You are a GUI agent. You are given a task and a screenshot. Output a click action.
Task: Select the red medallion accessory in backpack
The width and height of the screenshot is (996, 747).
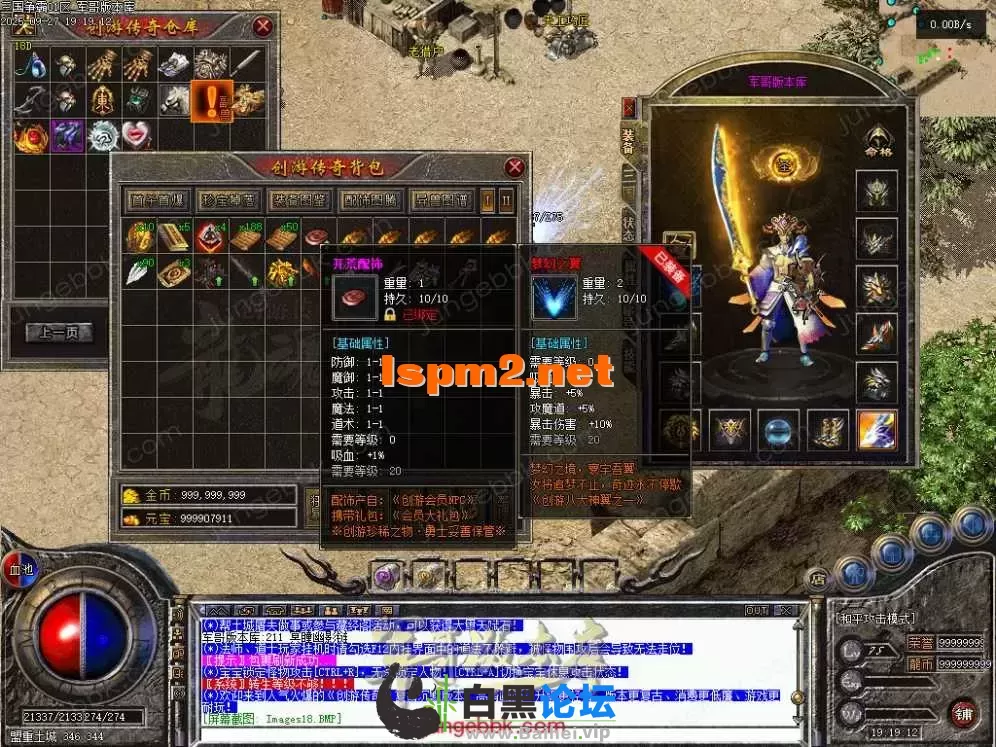[x=317, y=237]
